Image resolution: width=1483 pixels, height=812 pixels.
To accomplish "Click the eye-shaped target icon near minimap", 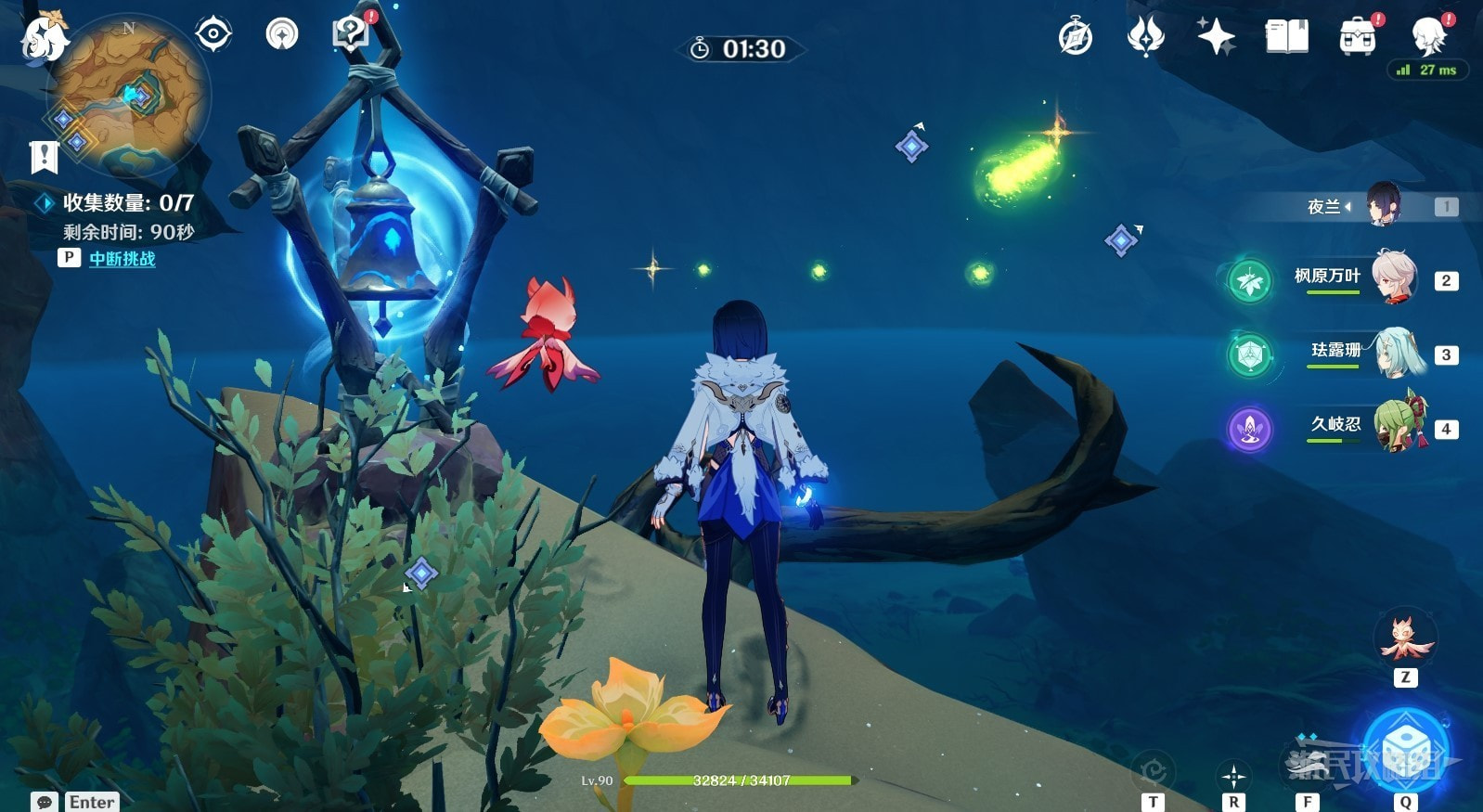I will [213, 34].
